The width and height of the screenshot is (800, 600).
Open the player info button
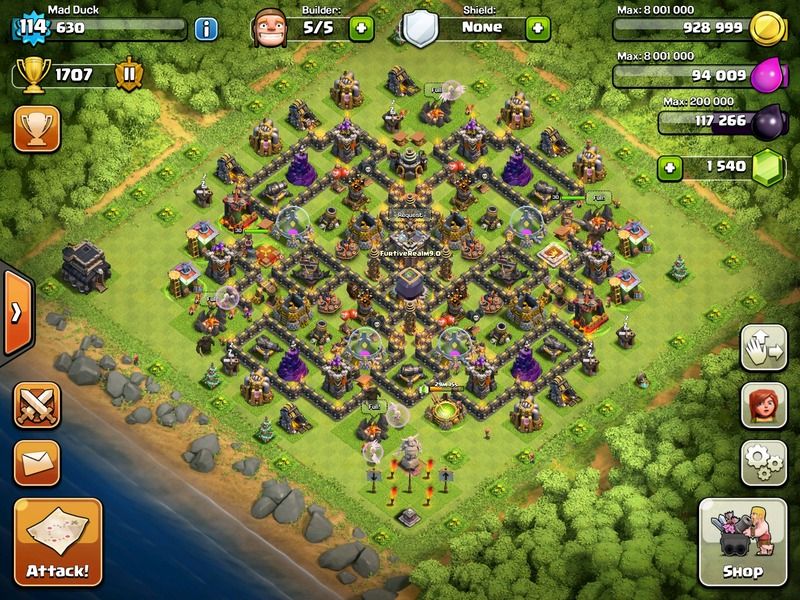tap(207, 27)
